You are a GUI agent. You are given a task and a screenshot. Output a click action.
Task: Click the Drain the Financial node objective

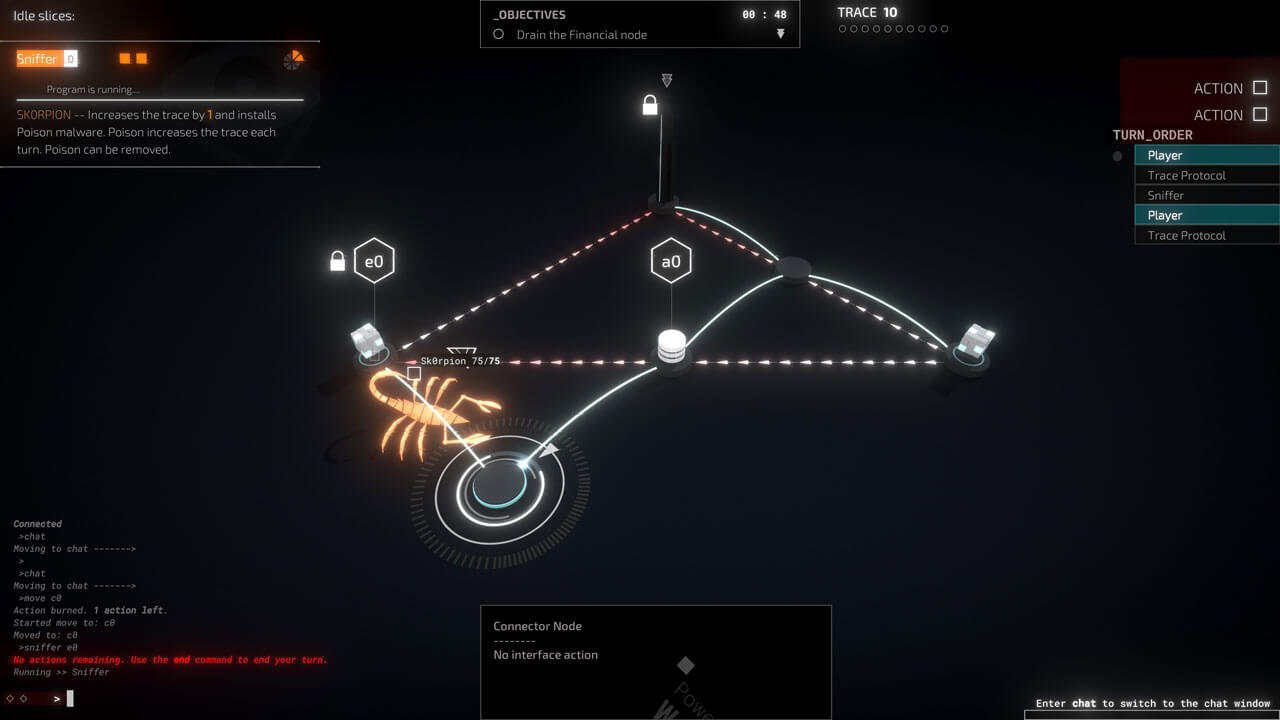point(581,35)
